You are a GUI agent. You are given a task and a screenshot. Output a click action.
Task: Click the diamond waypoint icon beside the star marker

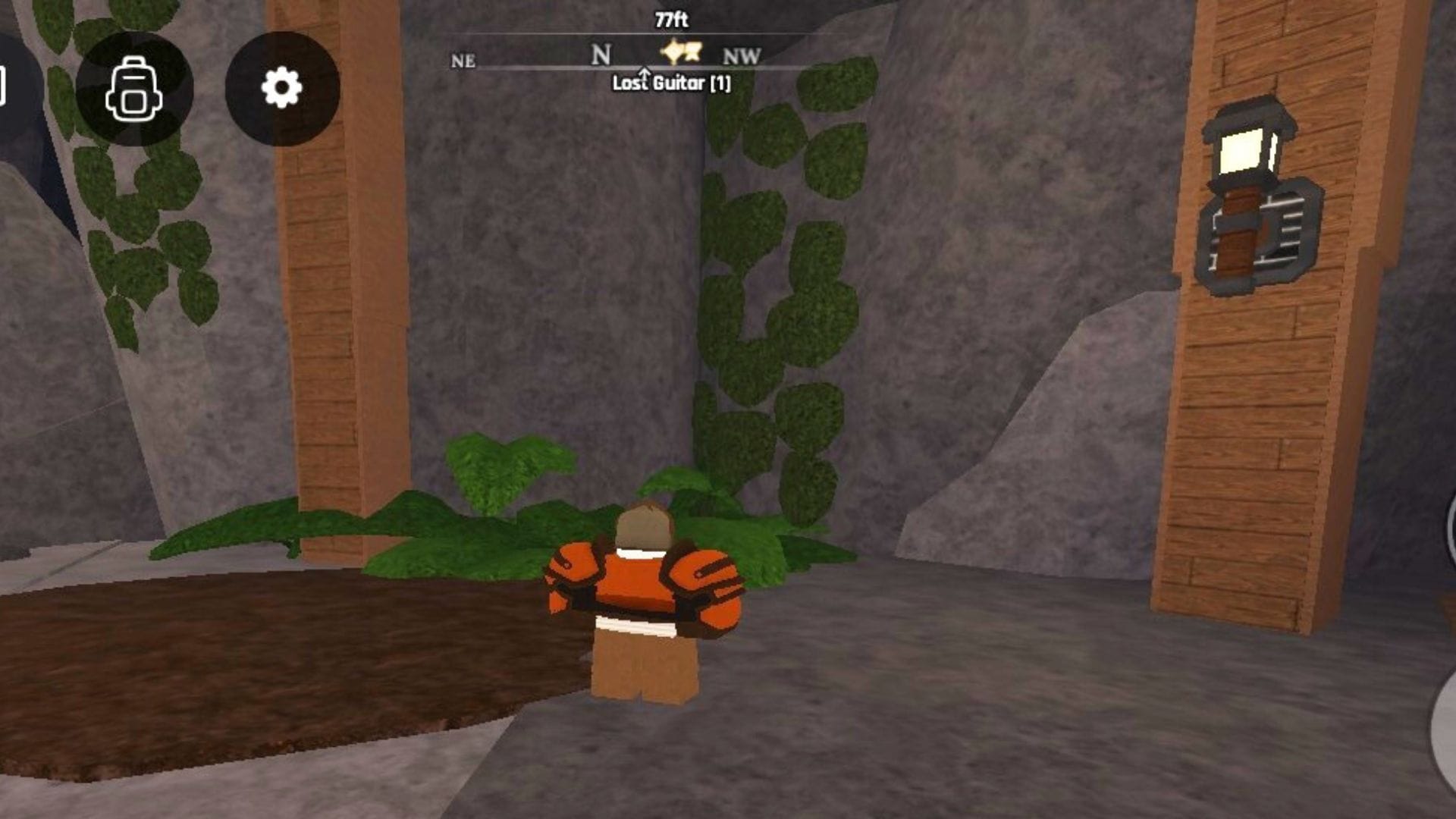click(x=672, y=53)
